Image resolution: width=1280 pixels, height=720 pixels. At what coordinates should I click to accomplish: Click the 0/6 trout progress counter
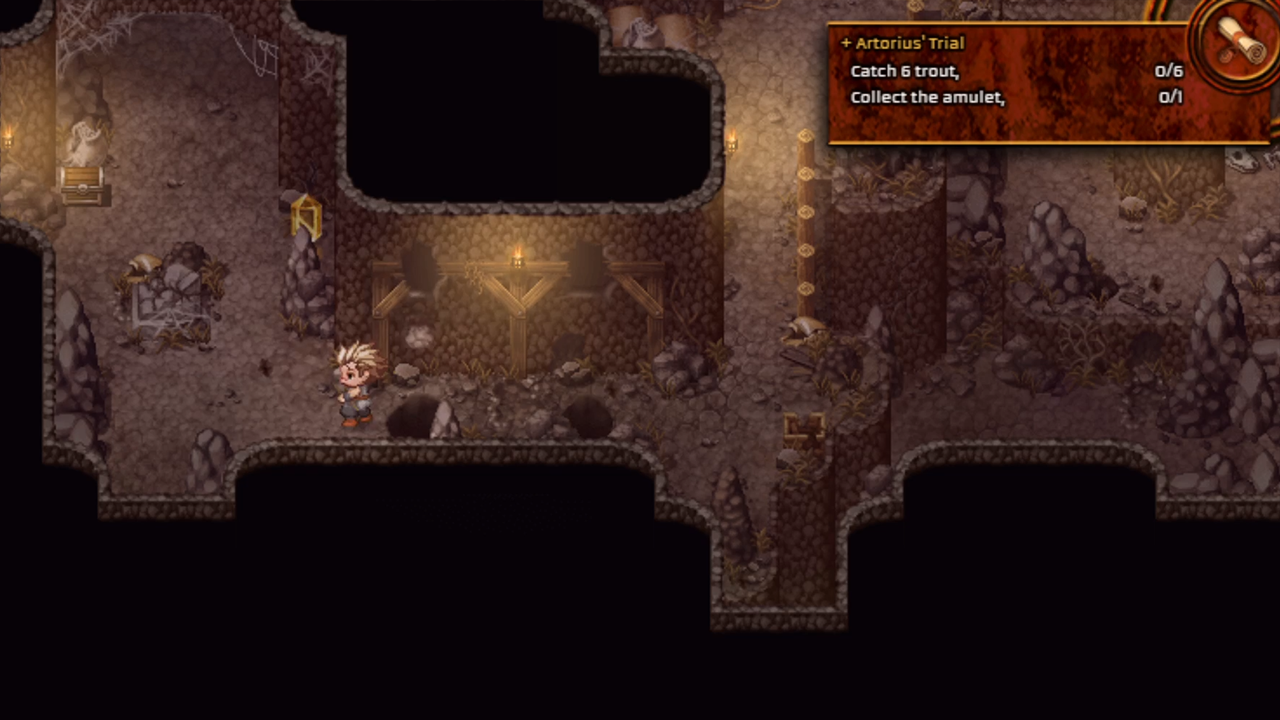pos(1169,71)
